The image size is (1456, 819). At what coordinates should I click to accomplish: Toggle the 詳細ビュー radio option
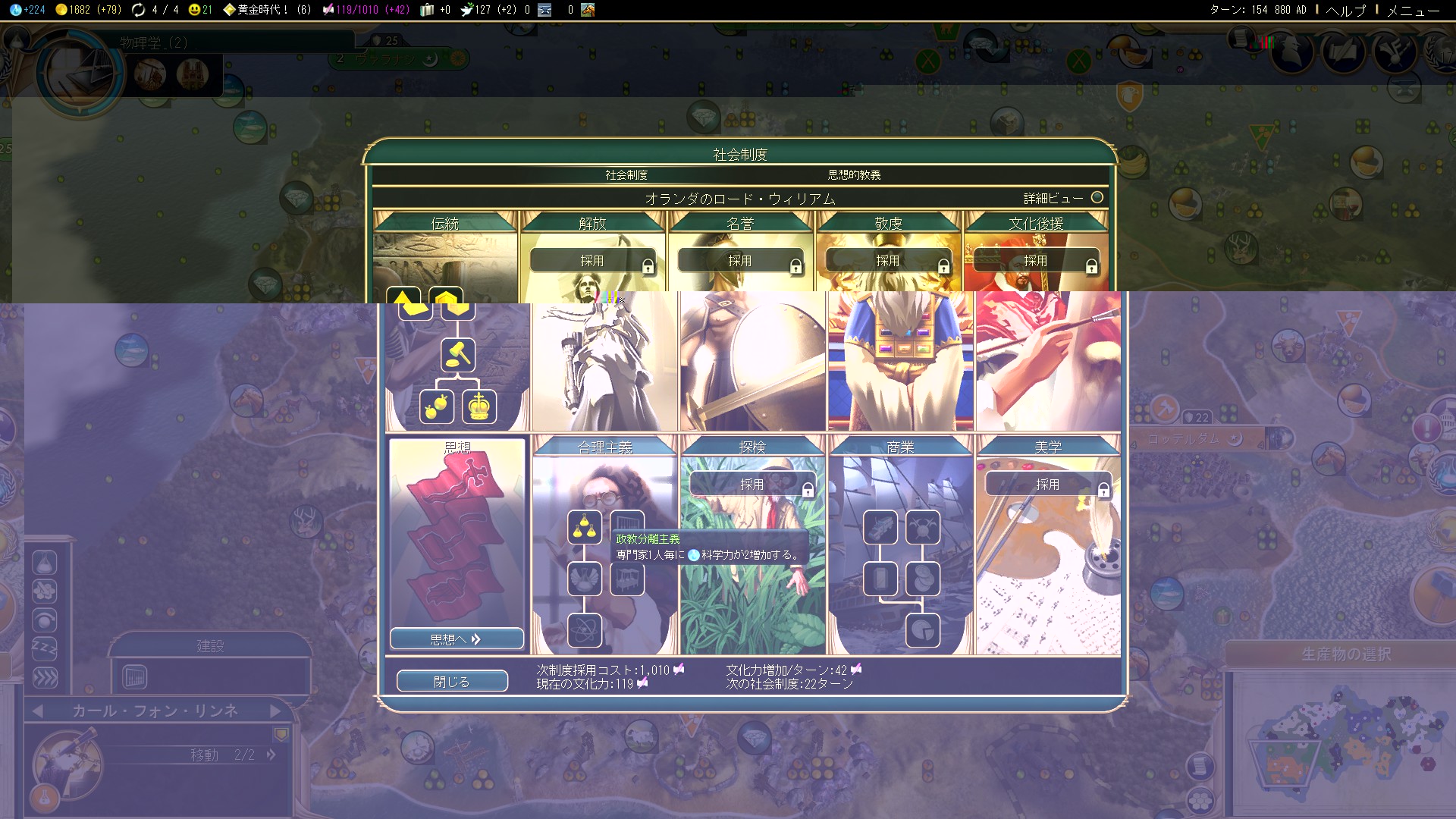tap(1097, 198)
